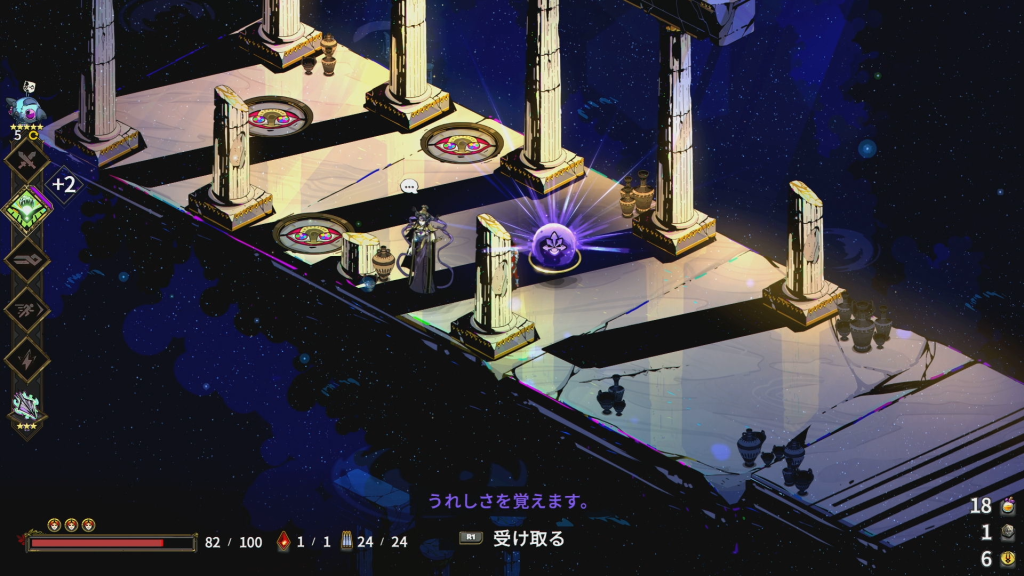Click the nectar bottle currency icon
Image resolution: width=1024 pixels, height=576 pixels.
[x=1007, y=505]
